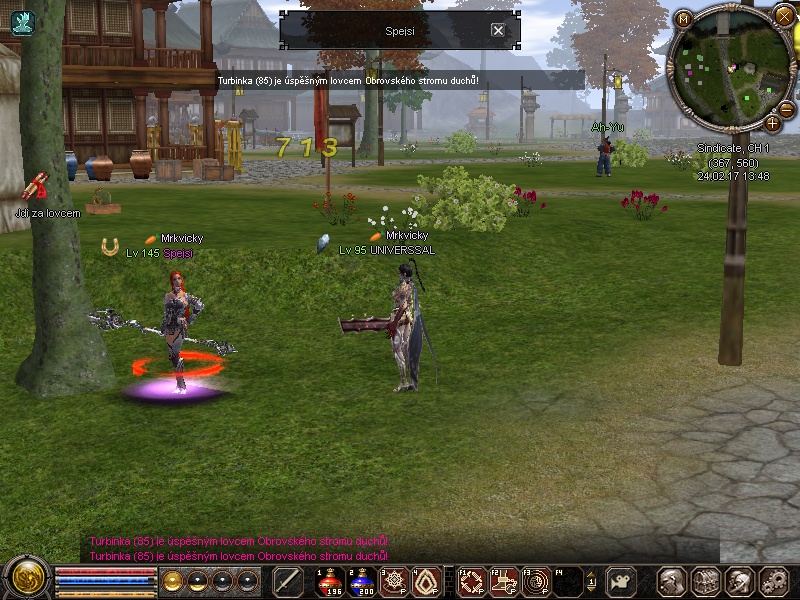Open the "Jdi za lovcem" quest scroll
This screenshot has height=600, width=800.
[x=37, y=187]
